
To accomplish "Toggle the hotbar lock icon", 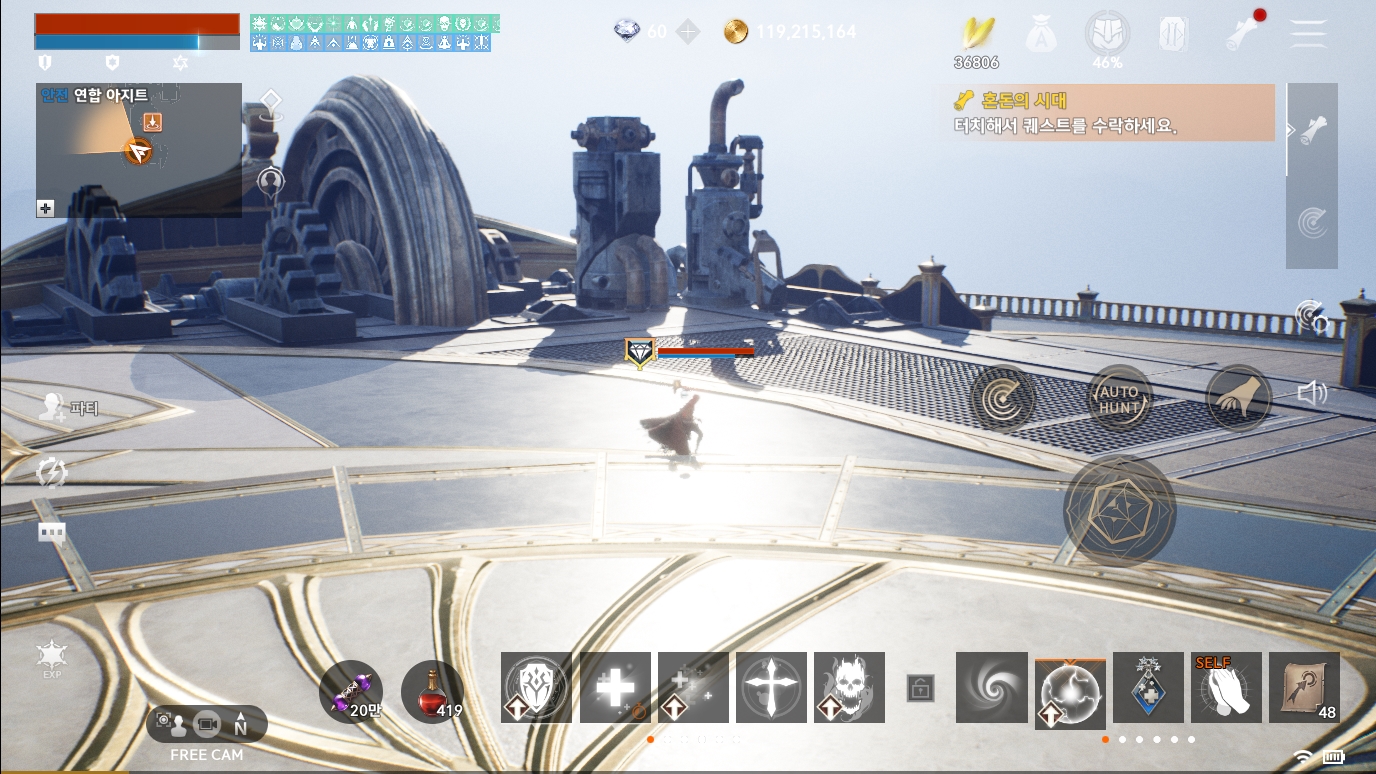I will click(920, 688).
